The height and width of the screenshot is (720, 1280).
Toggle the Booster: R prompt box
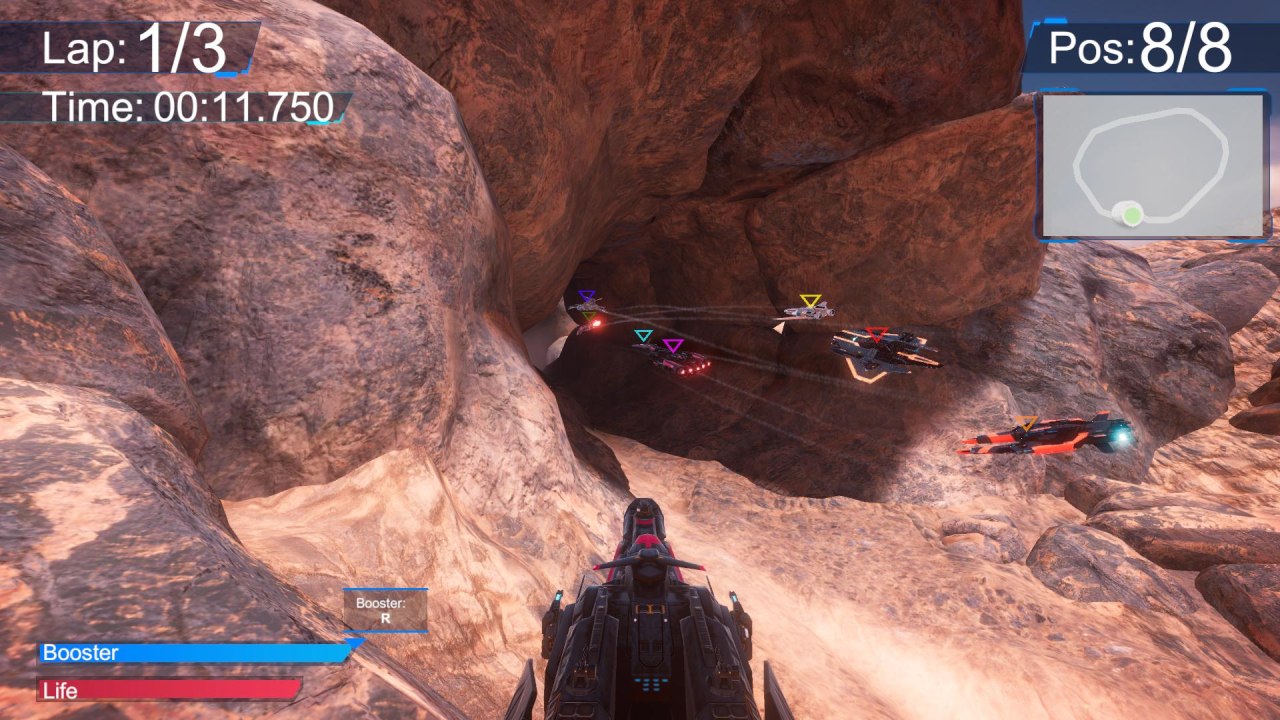point(387,611)
